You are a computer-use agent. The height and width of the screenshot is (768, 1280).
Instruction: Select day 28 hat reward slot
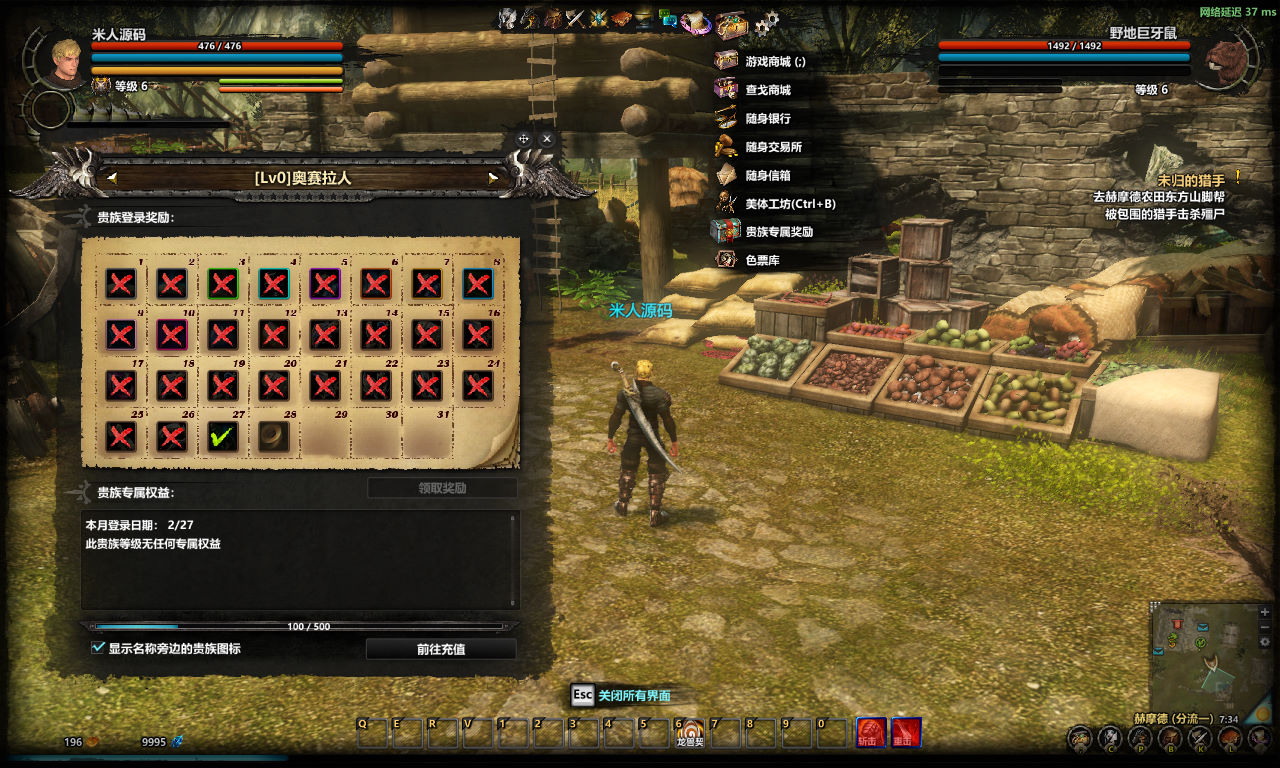[274, 436]
